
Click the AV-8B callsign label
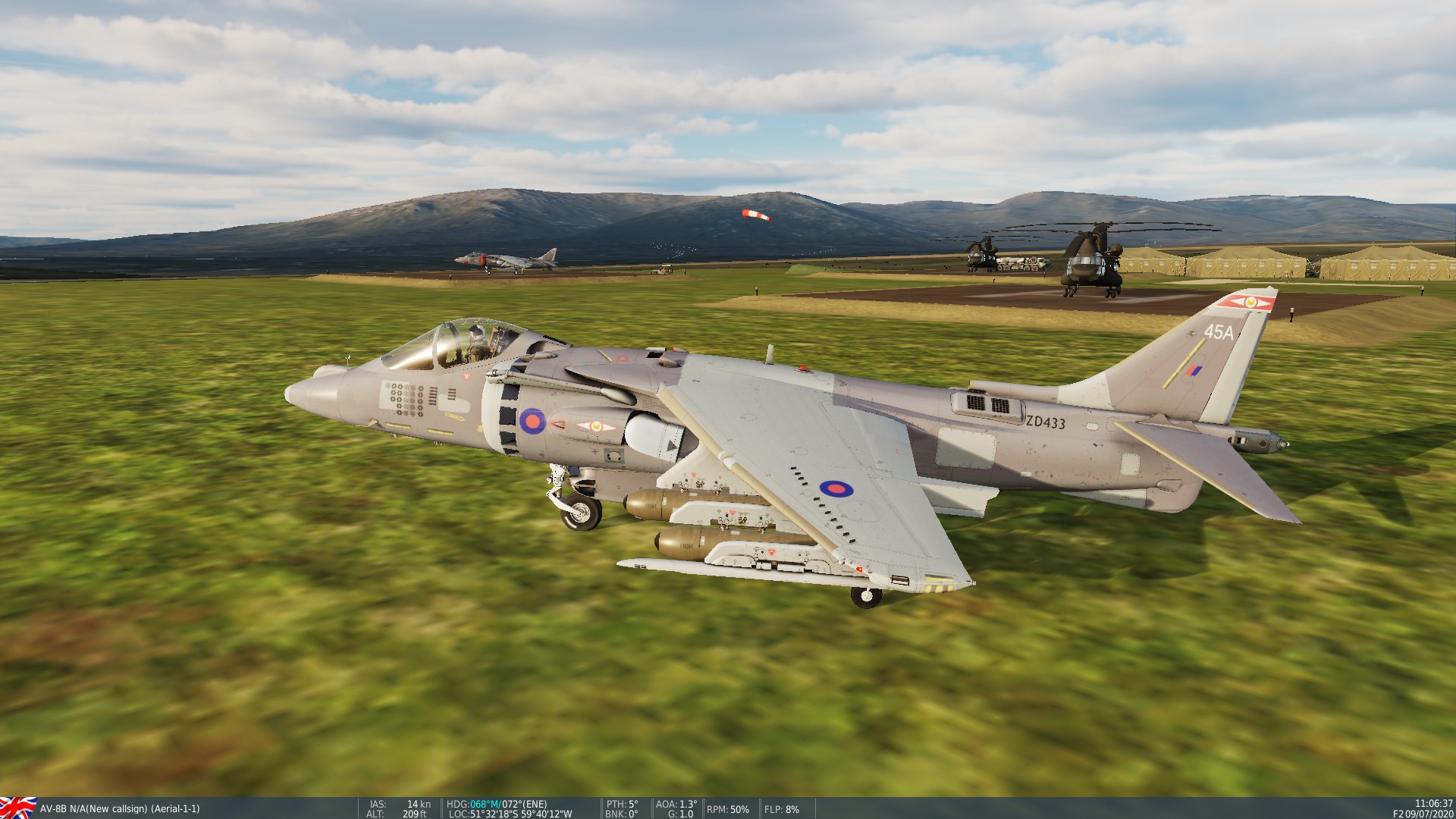coord(121,808)
